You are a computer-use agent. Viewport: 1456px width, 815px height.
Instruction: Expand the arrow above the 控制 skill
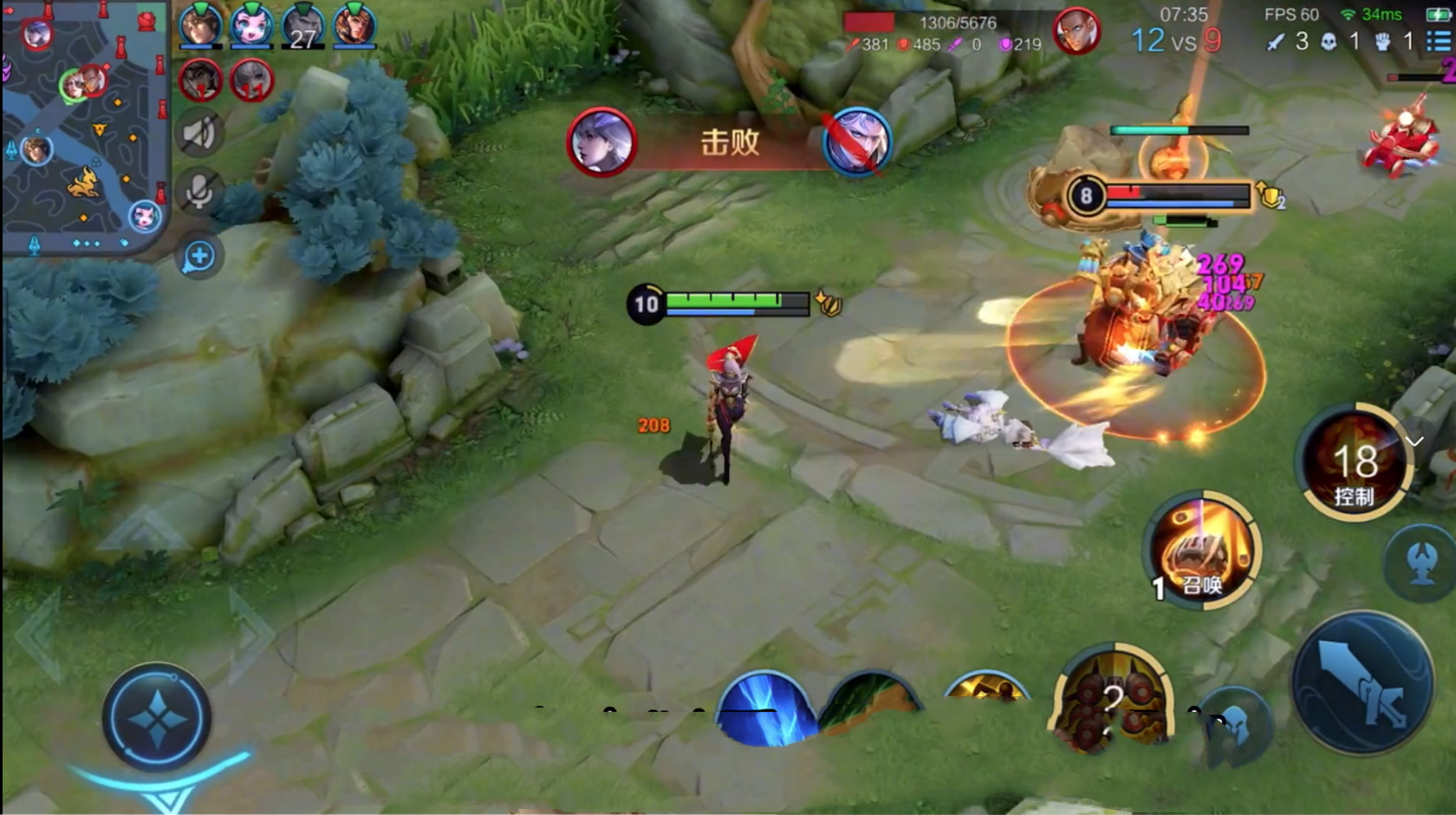pos(1414,442)
